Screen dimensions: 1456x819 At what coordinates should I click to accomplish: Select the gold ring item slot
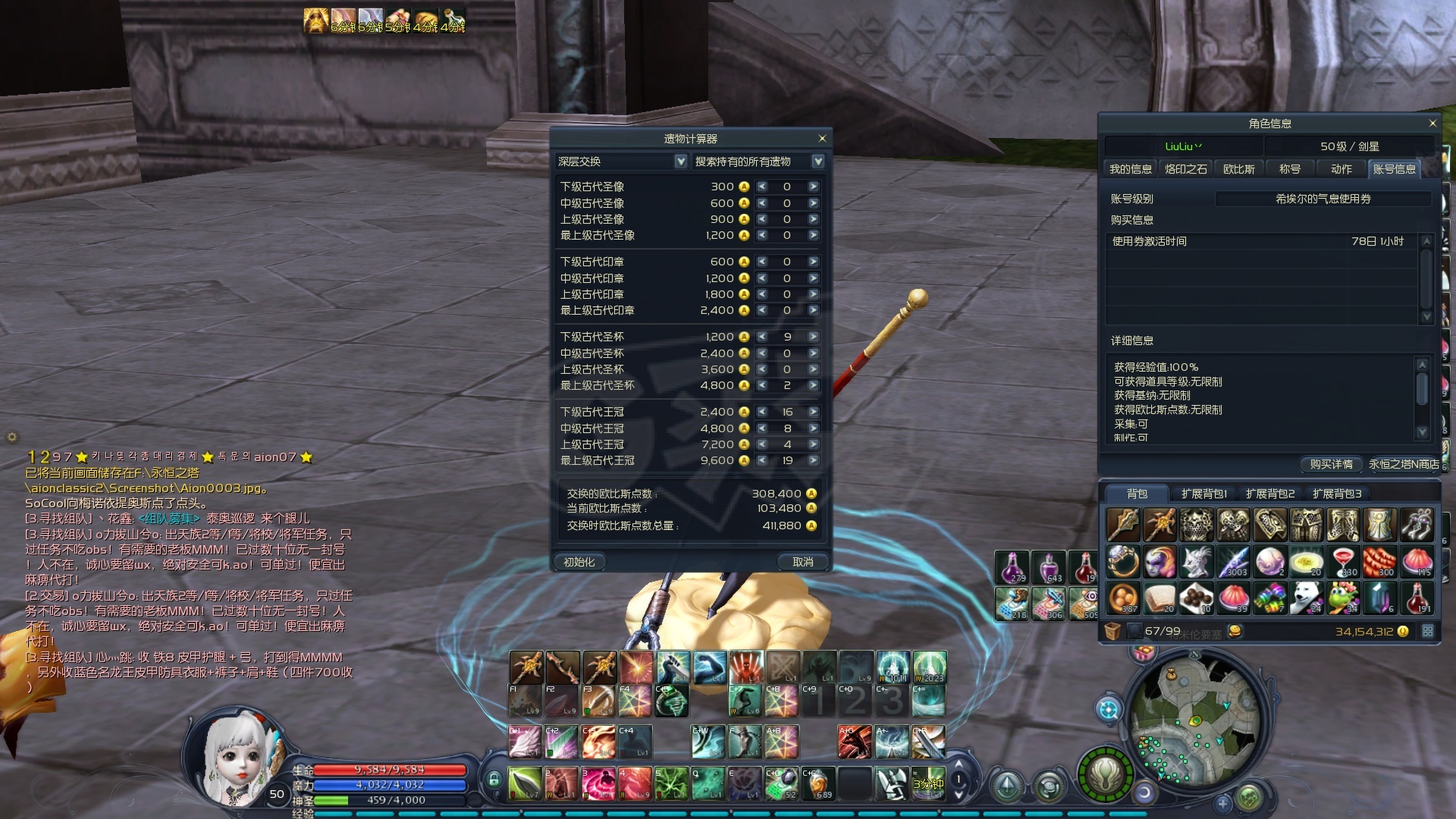pos(1123,562)
